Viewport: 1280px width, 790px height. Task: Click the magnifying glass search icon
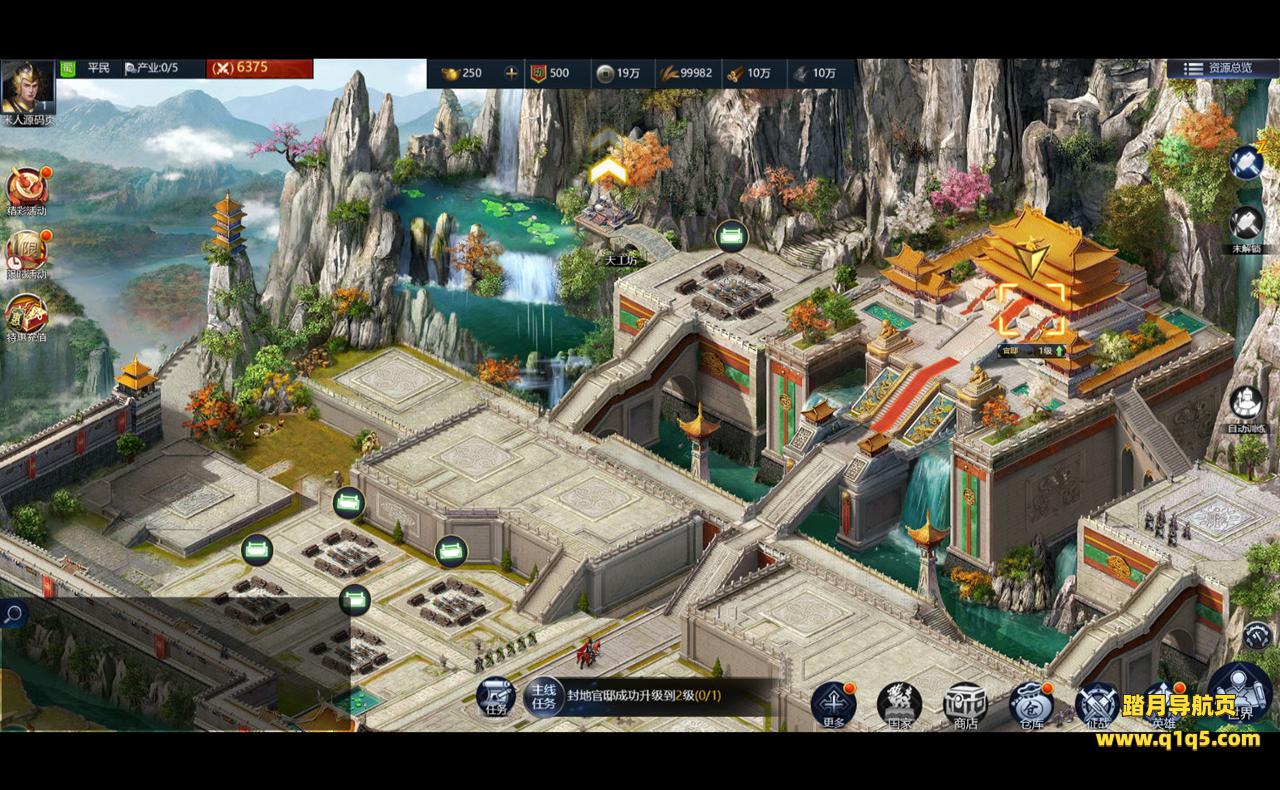pos(13,615)
